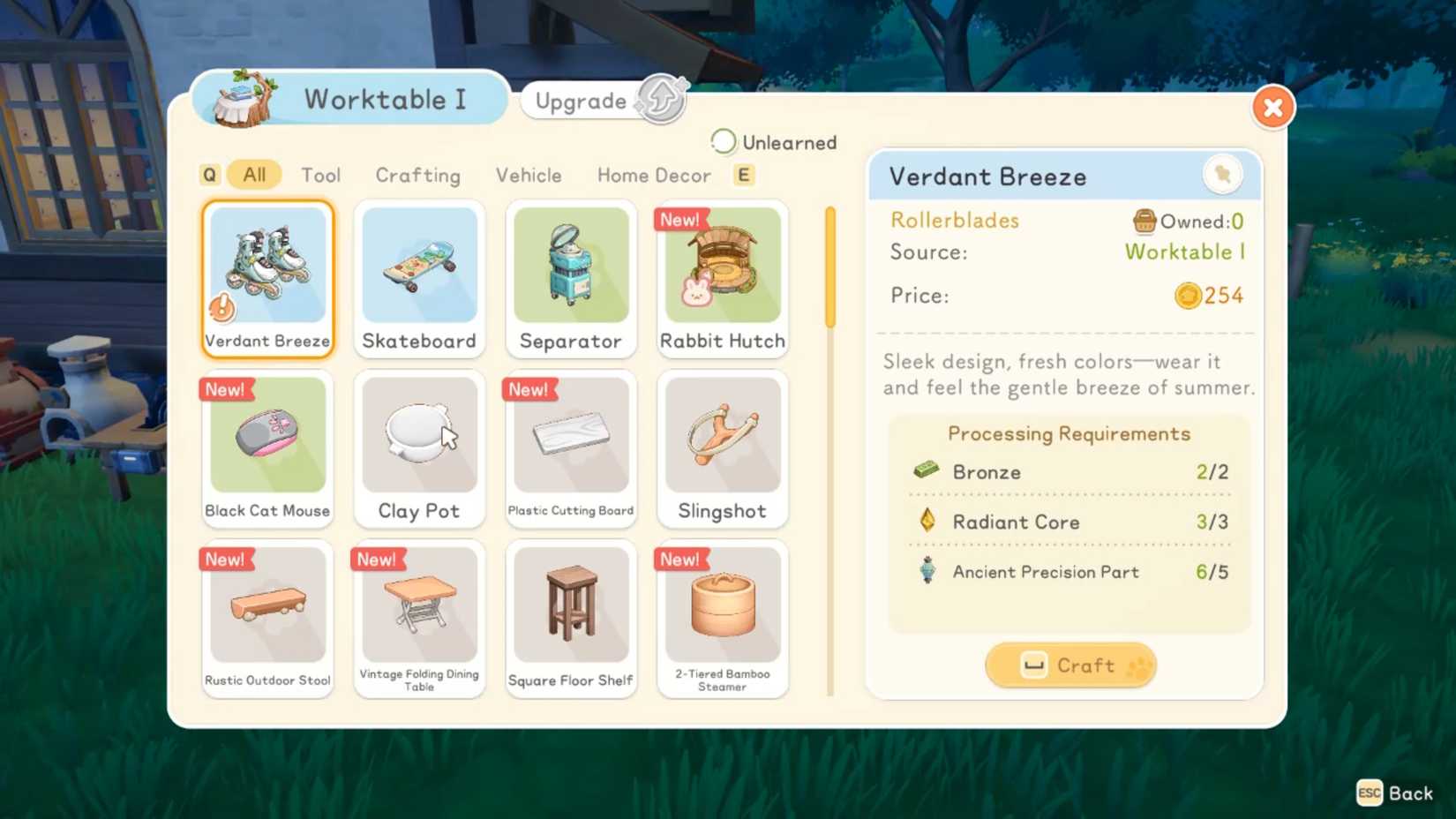Select the Square Floor Shelf thumbnail
The width and height of the screenshot is (1456, 819).
[571, 613]
